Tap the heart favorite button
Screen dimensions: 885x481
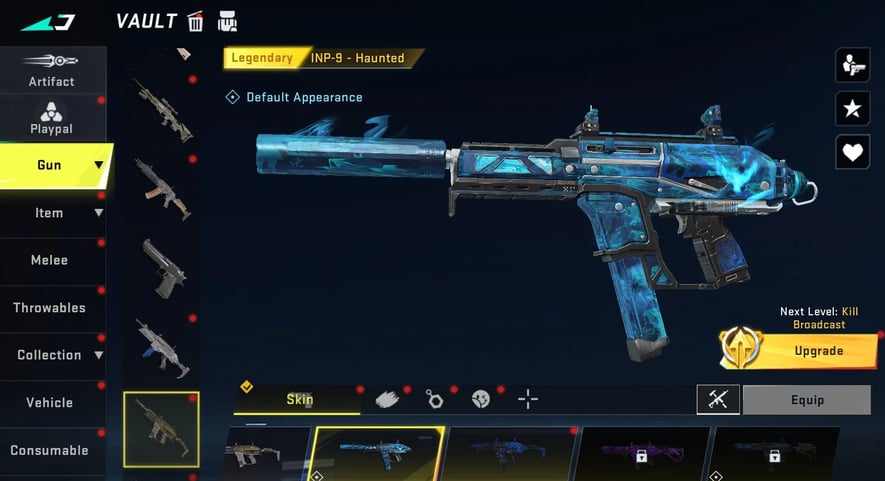[852, 152]
